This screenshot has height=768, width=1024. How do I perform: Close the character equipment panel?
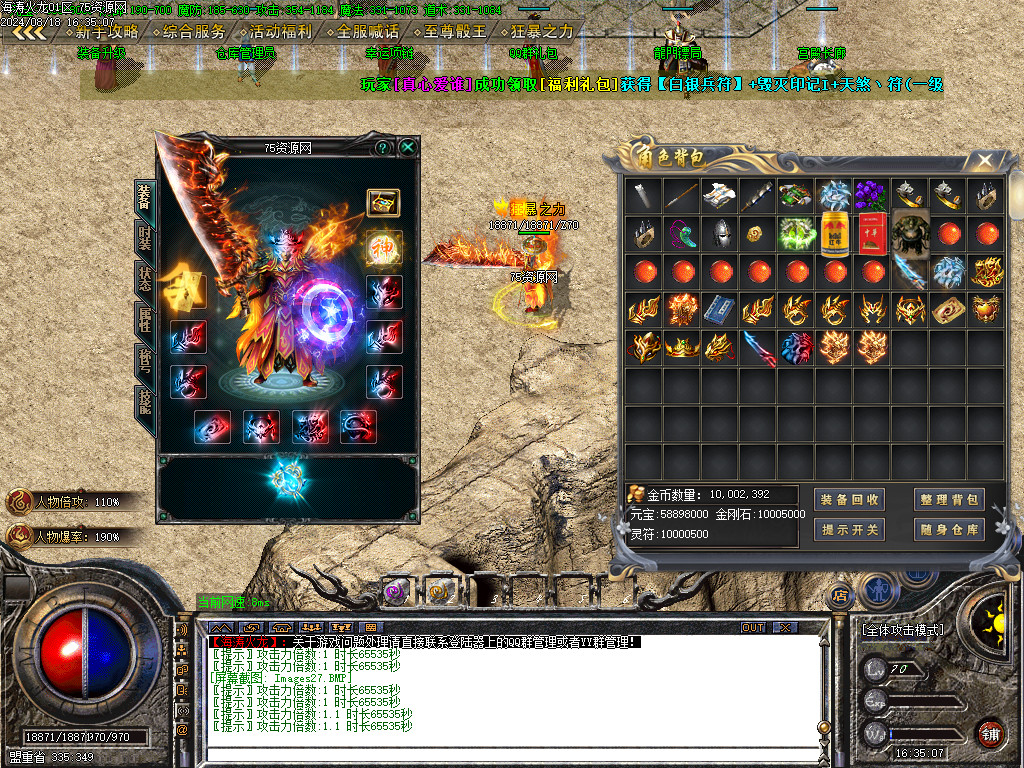click(x=408, y=148)
